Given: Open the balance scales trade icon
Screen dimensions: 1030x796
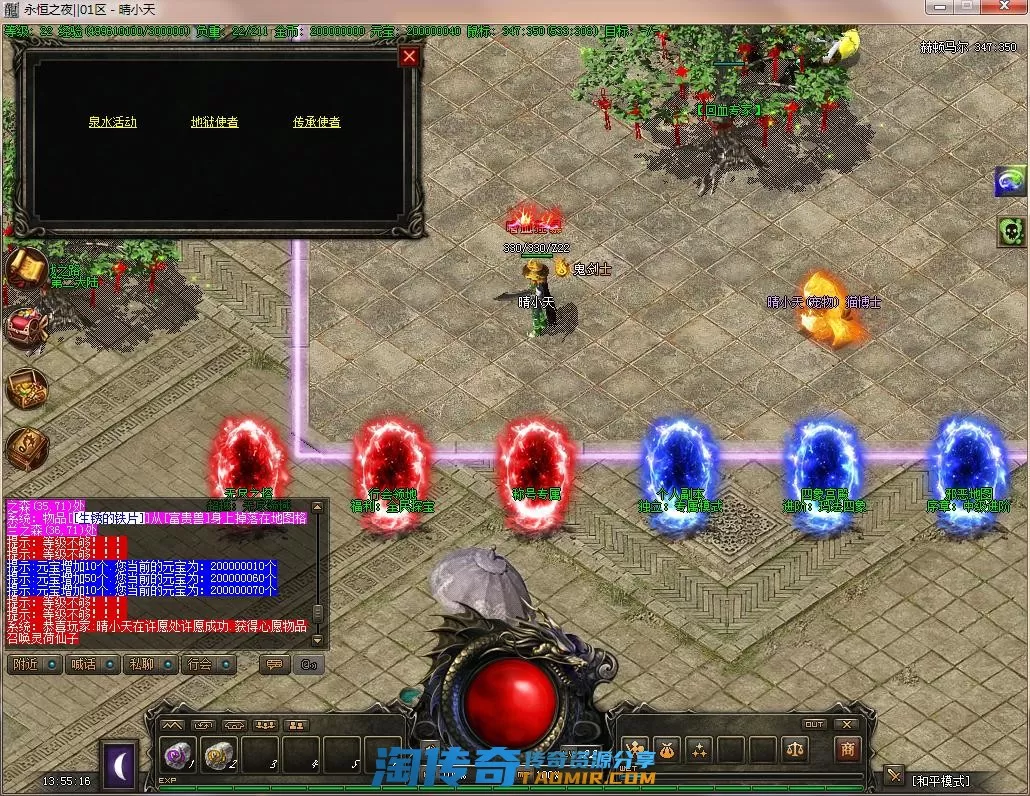Looking at the screenshot, I should [794, 749].
